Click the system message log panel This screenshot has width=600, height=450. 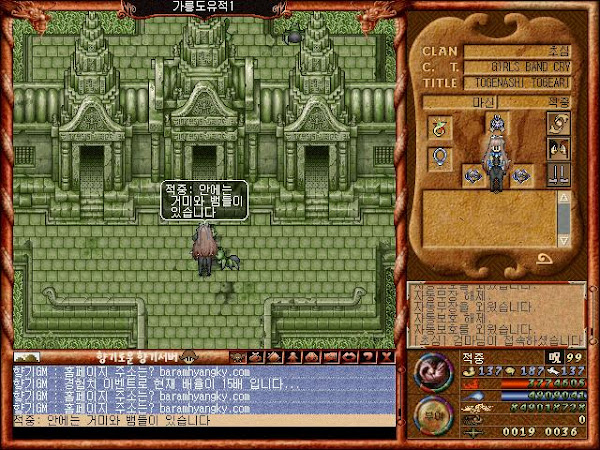495,312
